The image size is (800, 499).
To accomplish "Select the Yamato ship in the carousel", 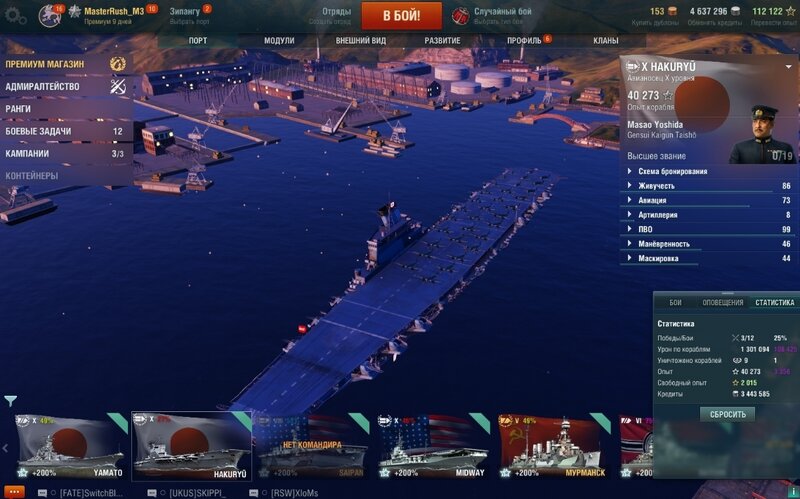I will tap(68, 446).
